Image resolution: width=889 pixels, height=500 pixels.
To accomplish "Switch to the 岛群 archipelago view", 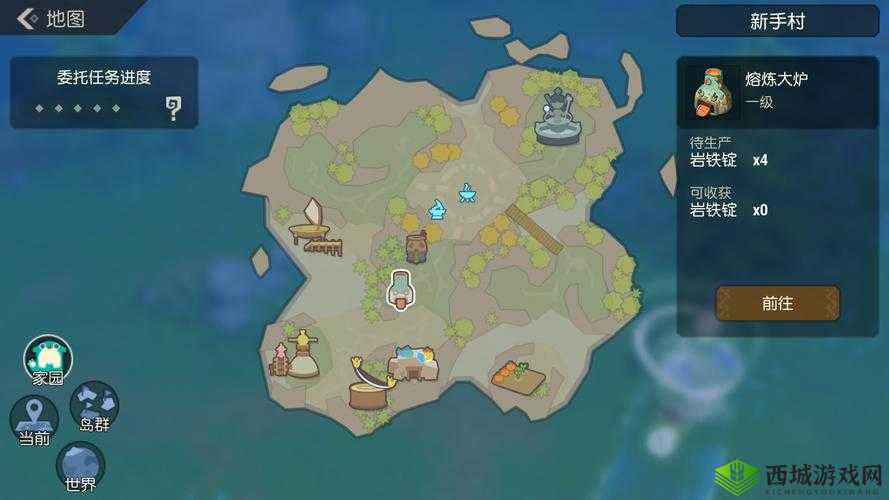I will 95,406.
